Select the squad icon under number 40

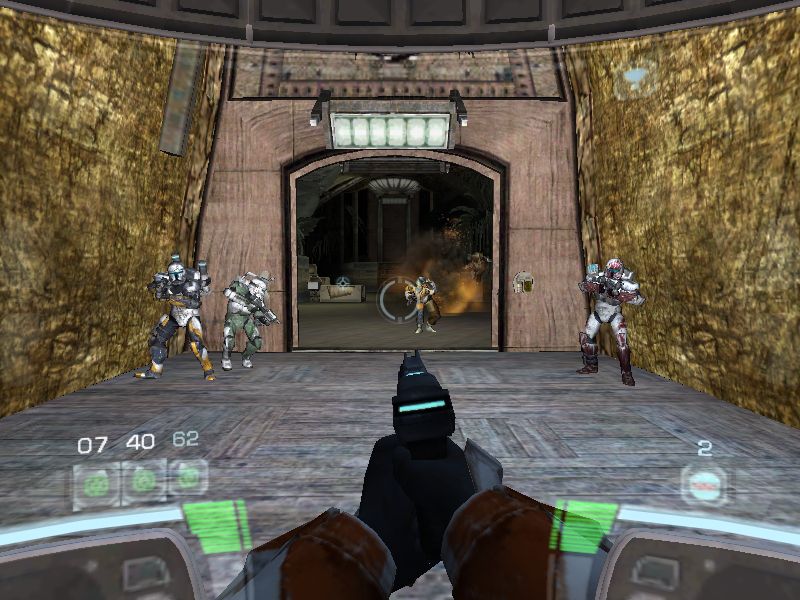pyautogui.click(x=143, y=481)
